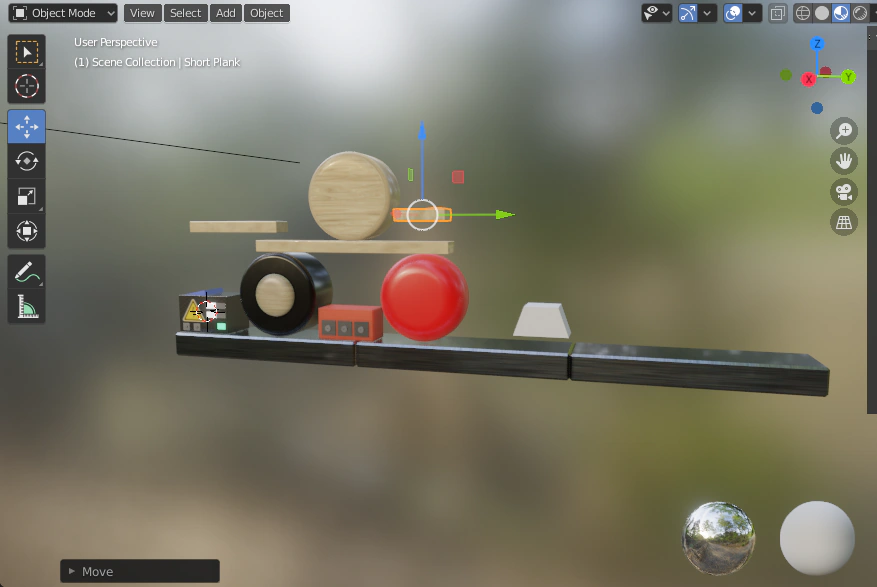Click the magnifier zoom viewport button
The height and width of the screenshot is (587, 877).
point(845,131)
